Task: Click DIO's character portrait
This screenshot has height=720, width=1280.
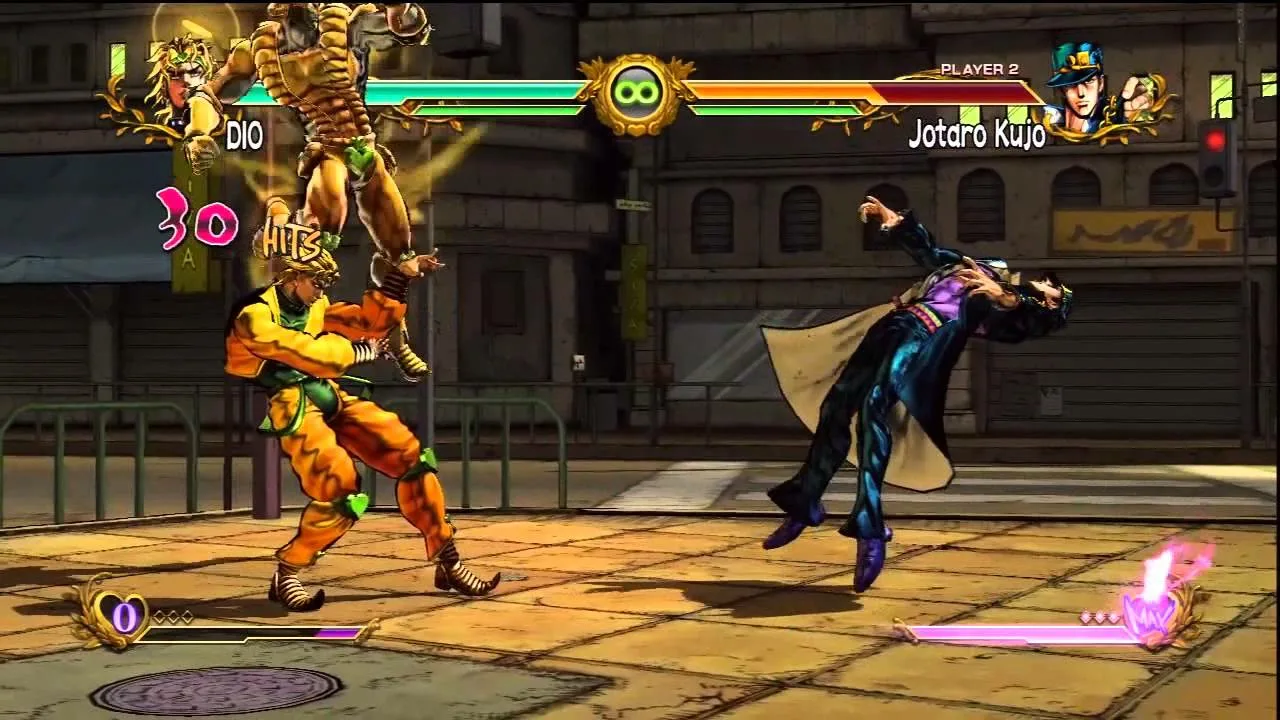Action: point(180,80)
